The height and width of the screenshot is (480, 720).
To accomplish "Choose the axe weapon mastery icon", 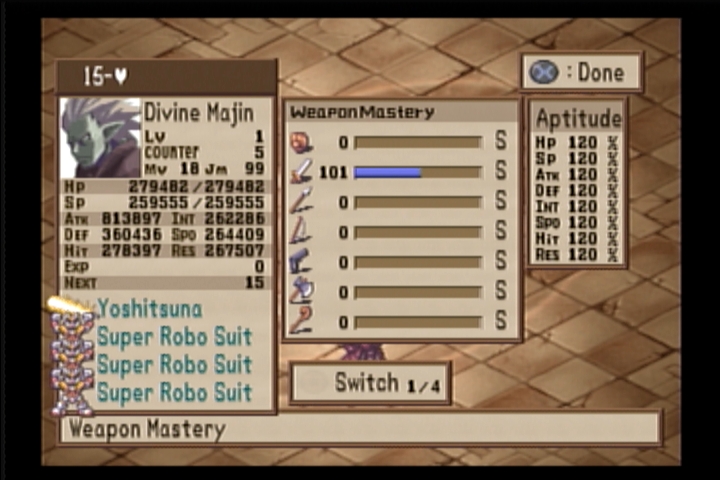I will 301,292.
